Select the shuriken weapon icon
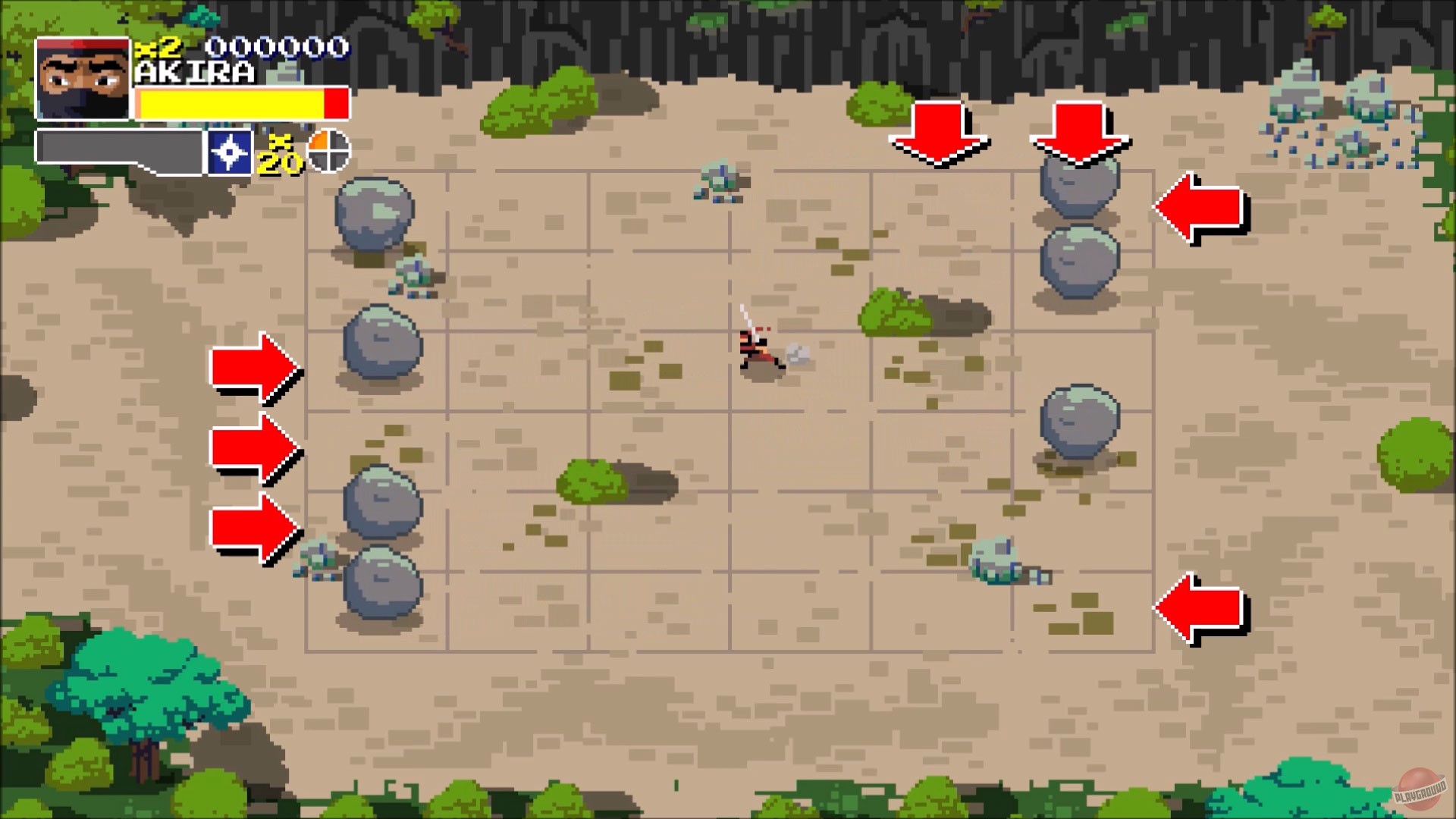This screenshot has height=819, width=1456. pyautogui.click(x=230, y=151)
